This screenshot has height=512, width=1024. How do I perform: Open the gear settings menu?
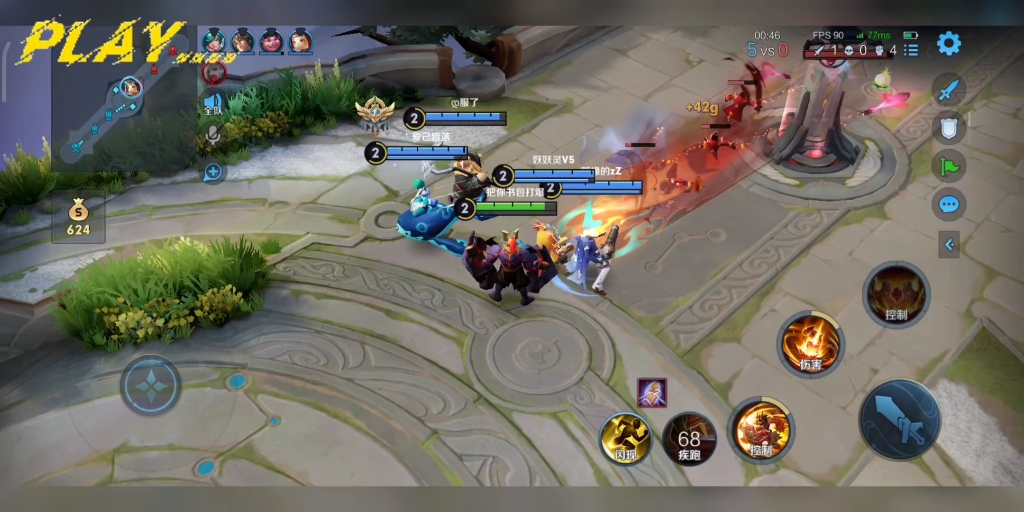[x=948, y=43]
